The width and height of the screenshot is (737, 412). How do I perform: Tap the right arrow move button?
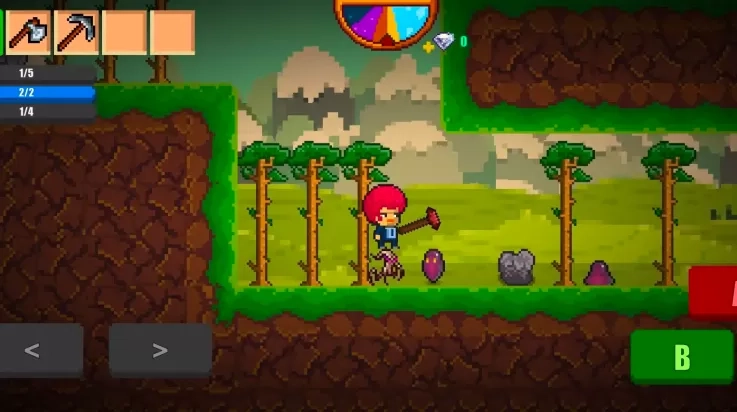pyautogui.click(x=160, y=351)
